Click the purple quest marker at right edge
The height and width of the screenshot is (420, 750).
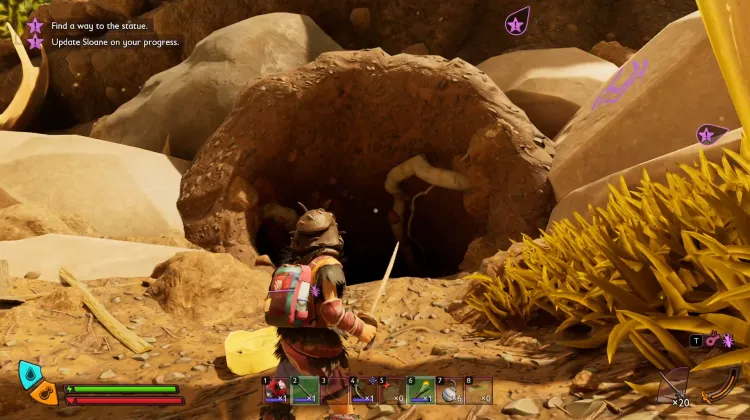(x=708, y=134)
